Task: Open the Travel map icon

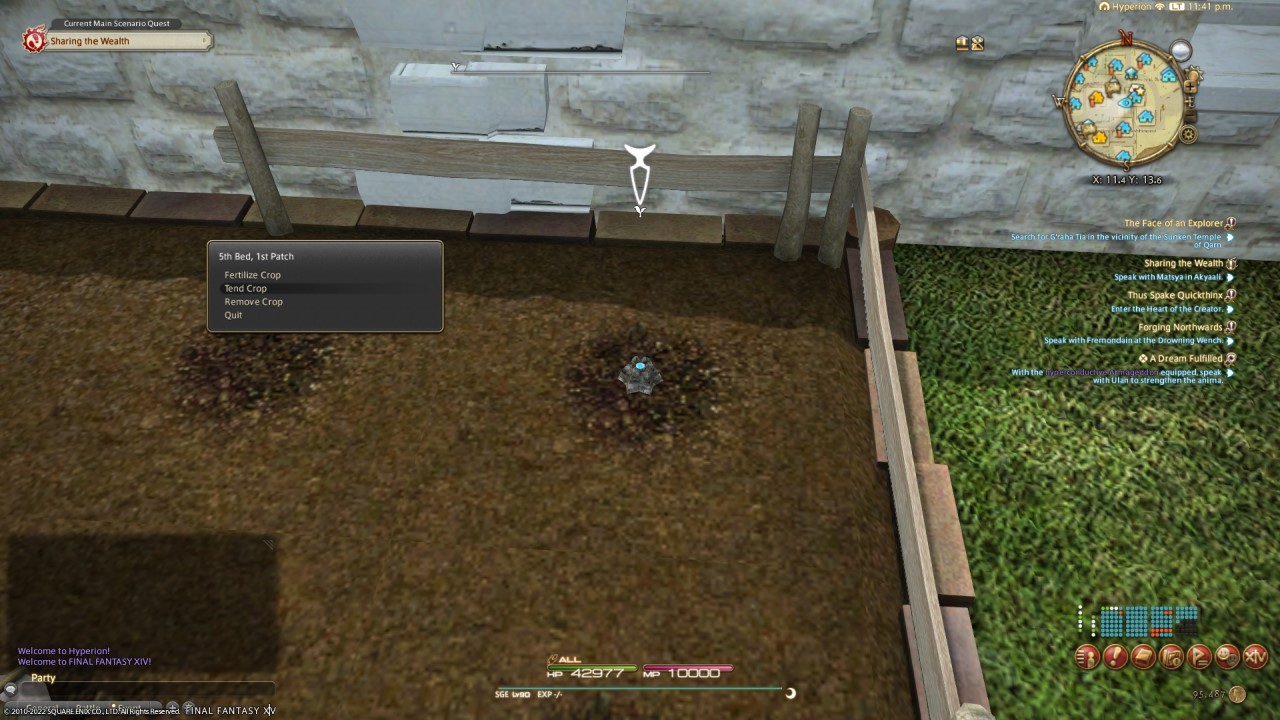Action: (x=1170, y=657)
